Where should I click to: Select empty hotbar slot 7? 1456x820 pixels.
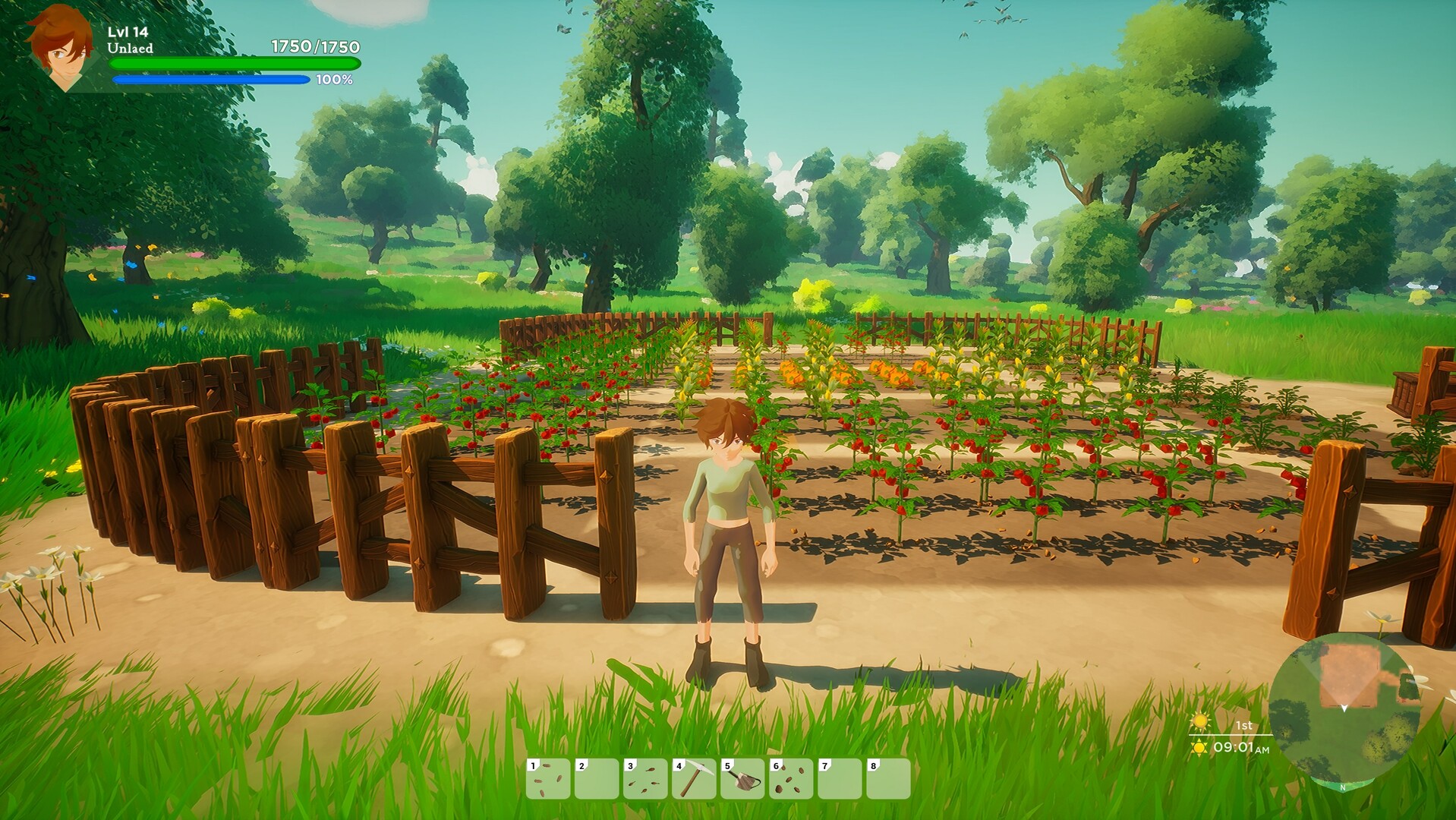tap(840, 778)
